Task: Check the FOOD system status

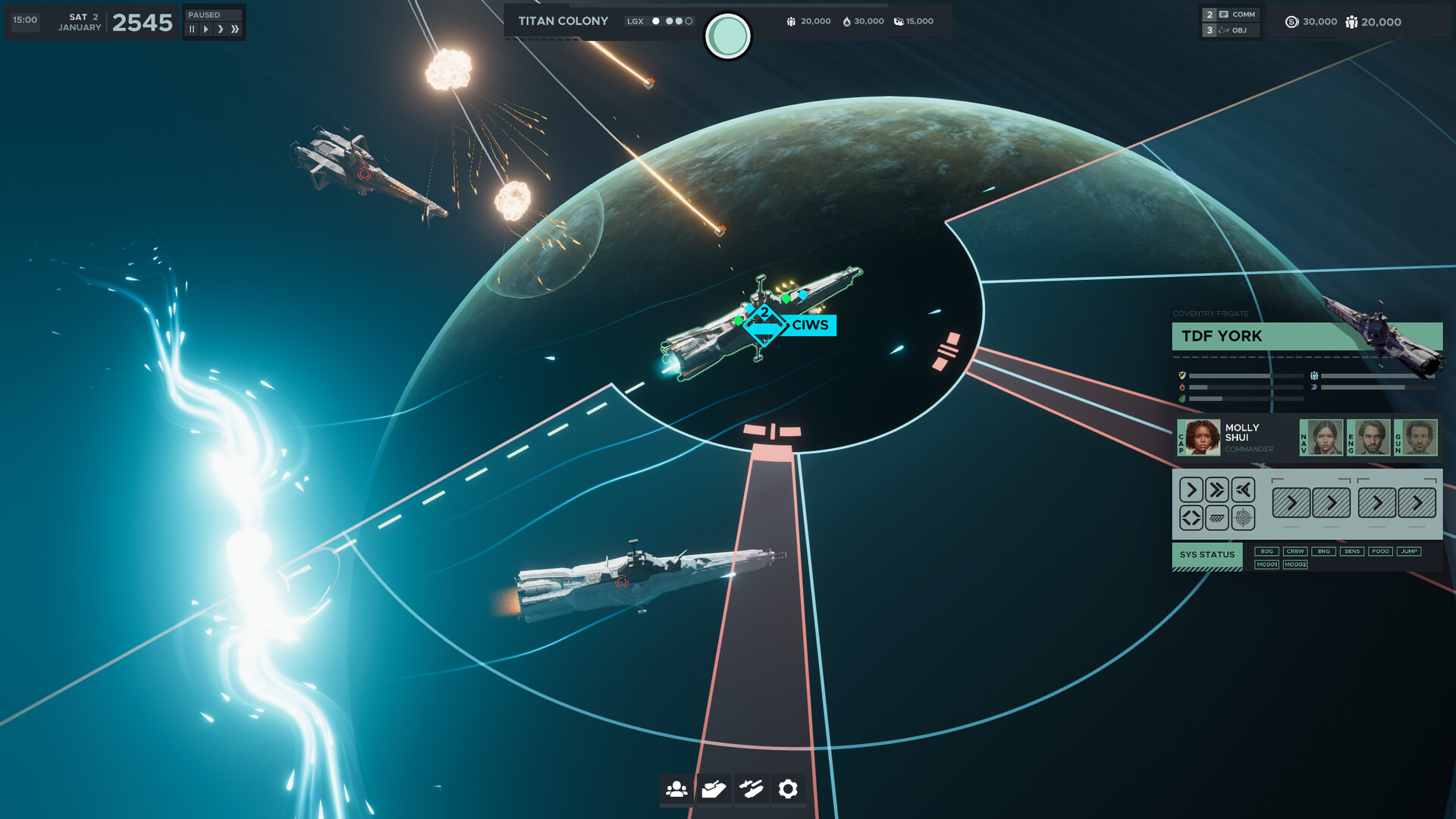Action: tap(1380, 551)
